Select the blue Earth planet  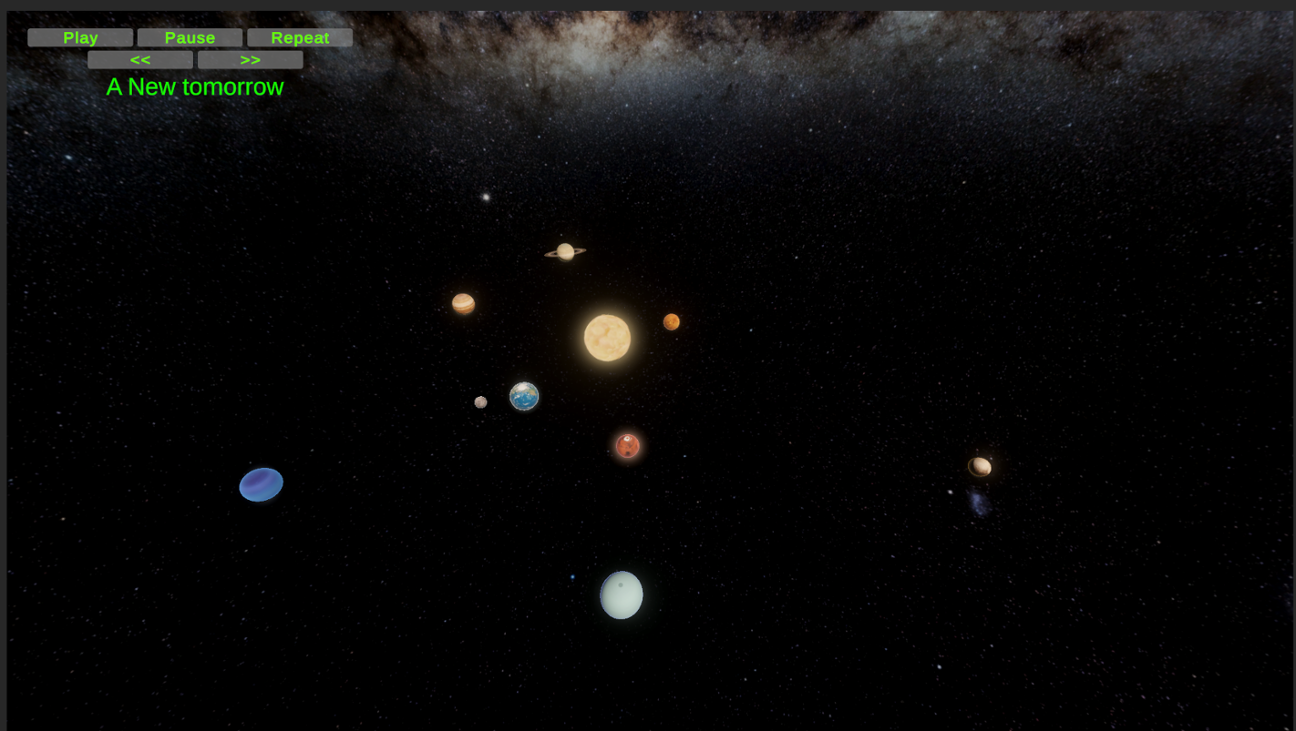(524, 396)
